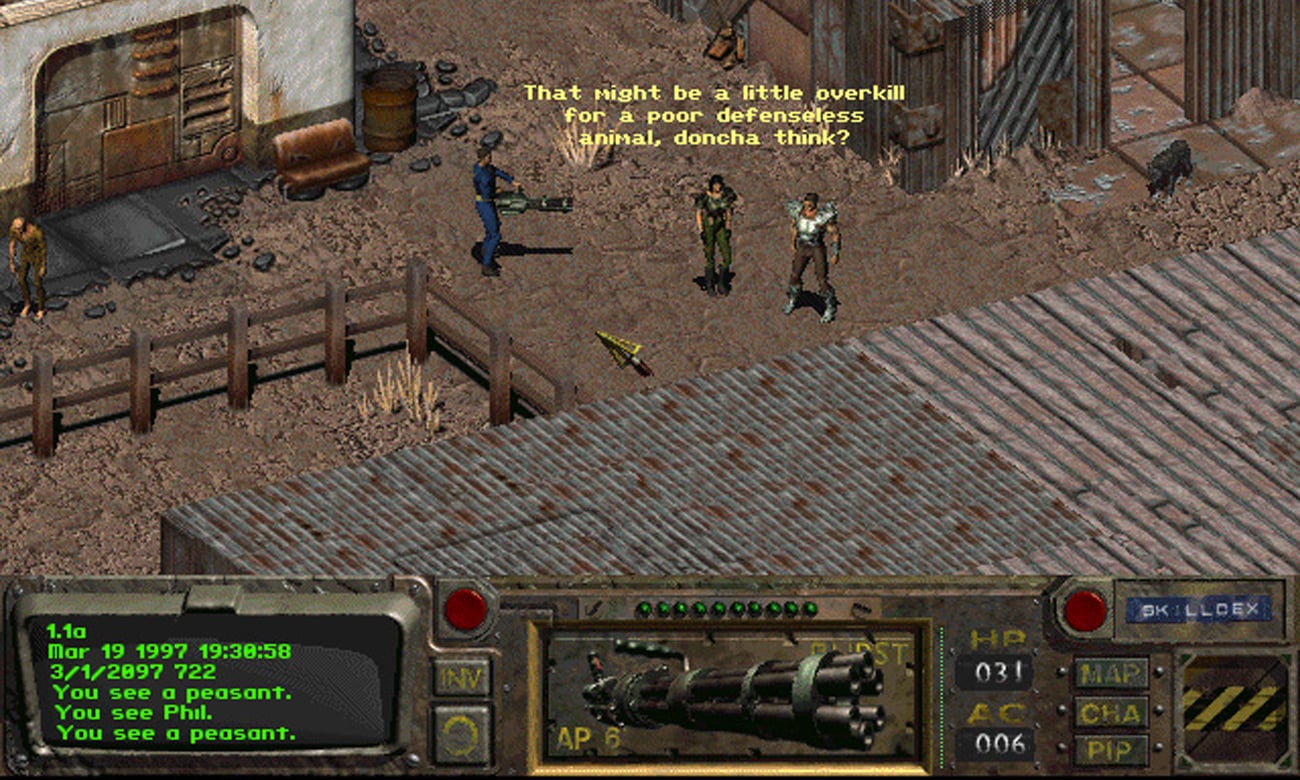
Task: Open the Skilldex
Action: point(1199,609)
